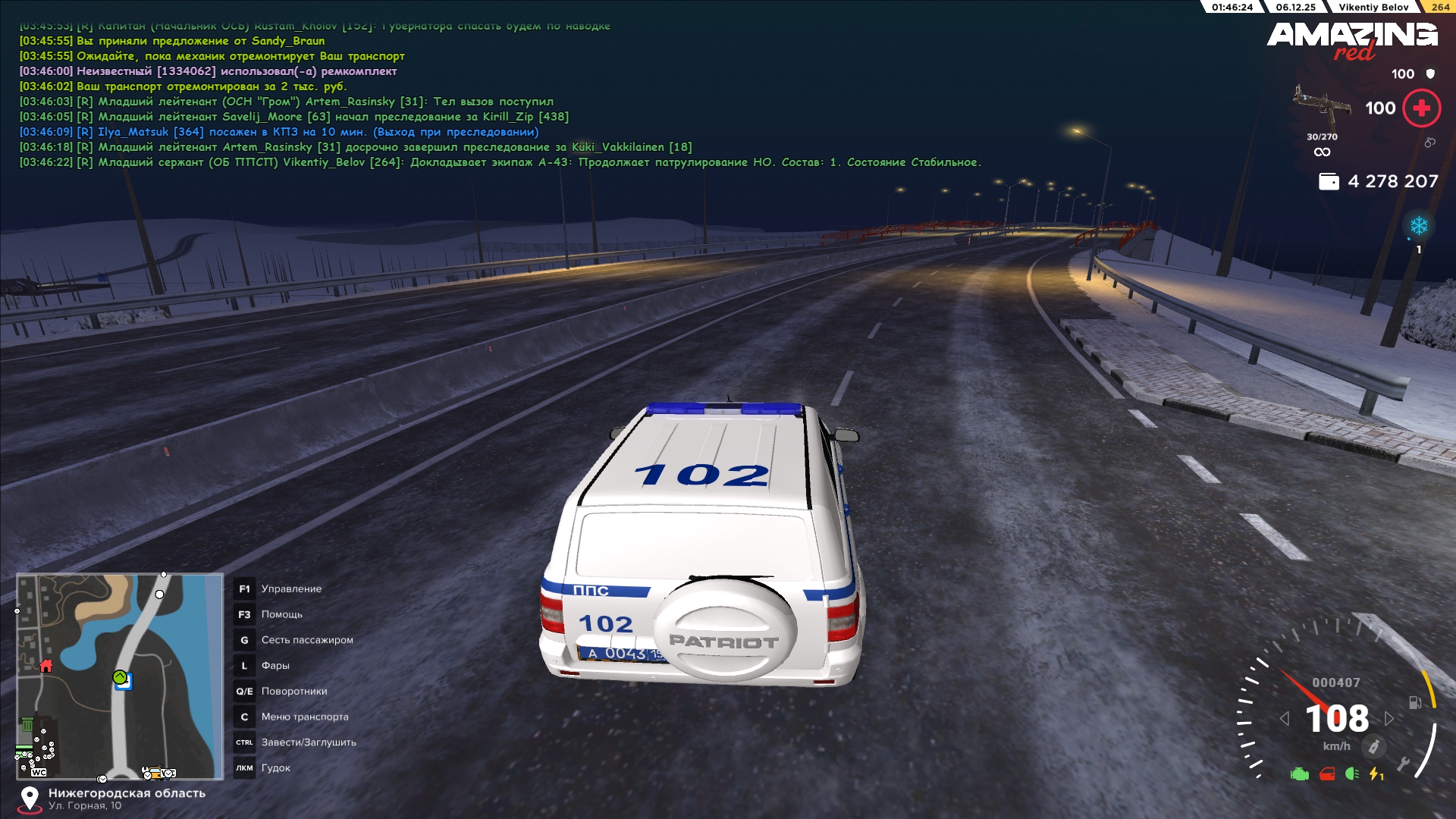Screen dimensions: 1456x819
Task: Click the yellow lightning bolt indicator
Action: pyautogui.click(x=1376, y=774)
